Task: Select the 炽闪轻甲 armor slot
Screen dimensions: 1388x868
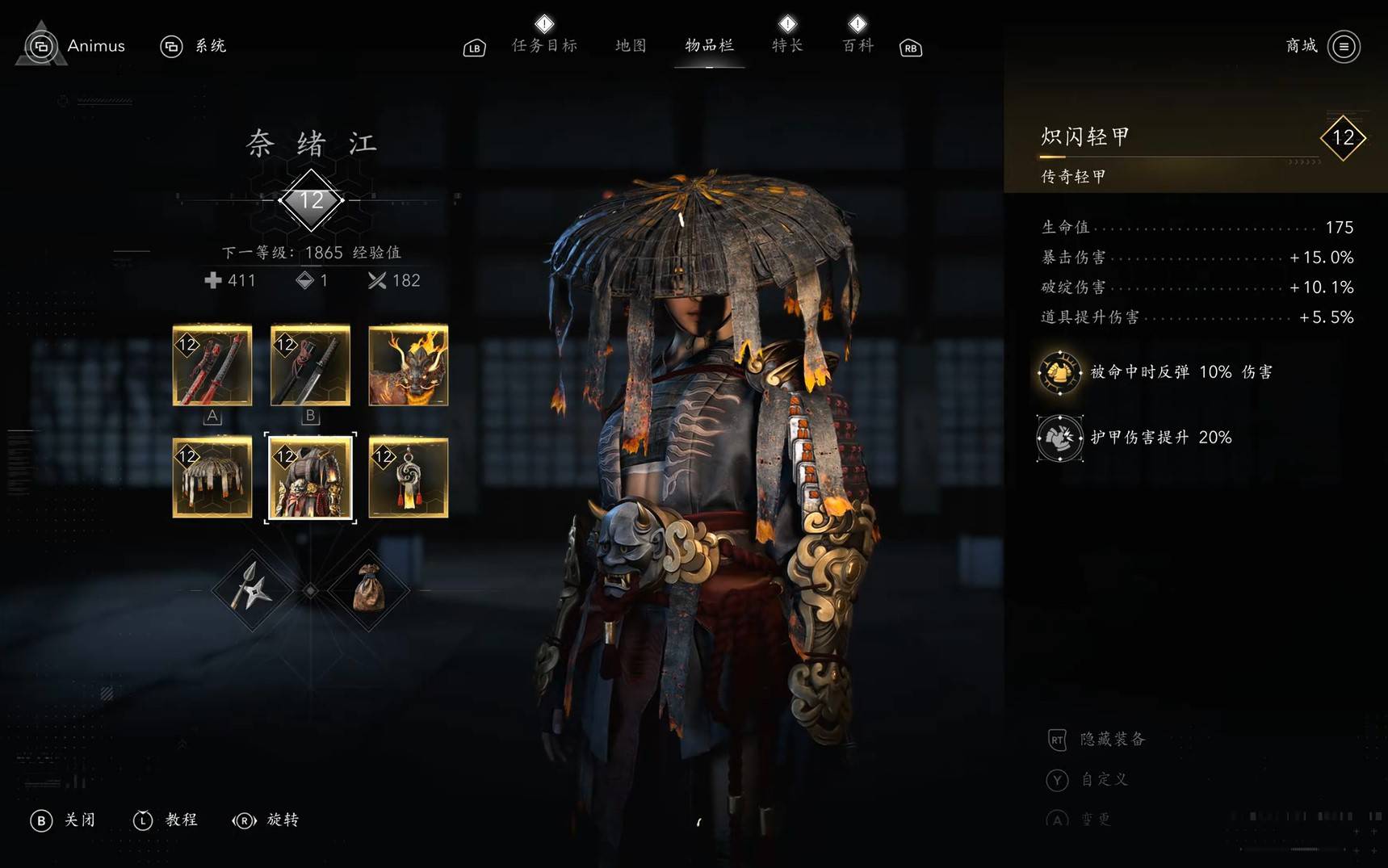Action: click(310, 477)
